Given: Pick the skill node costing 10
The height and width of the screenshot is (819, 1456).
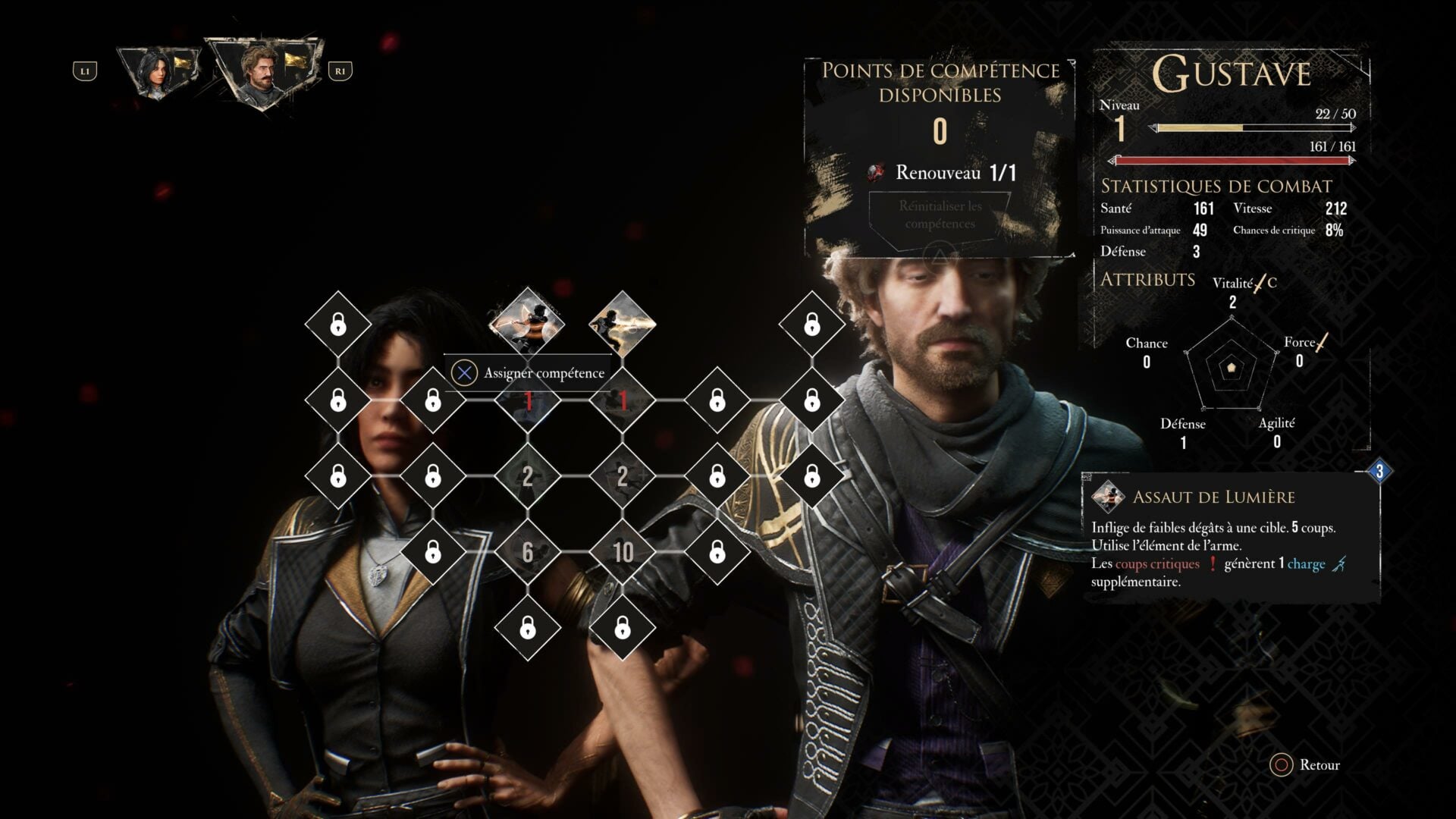Looking at the screenshot, I should click(623, 552).
